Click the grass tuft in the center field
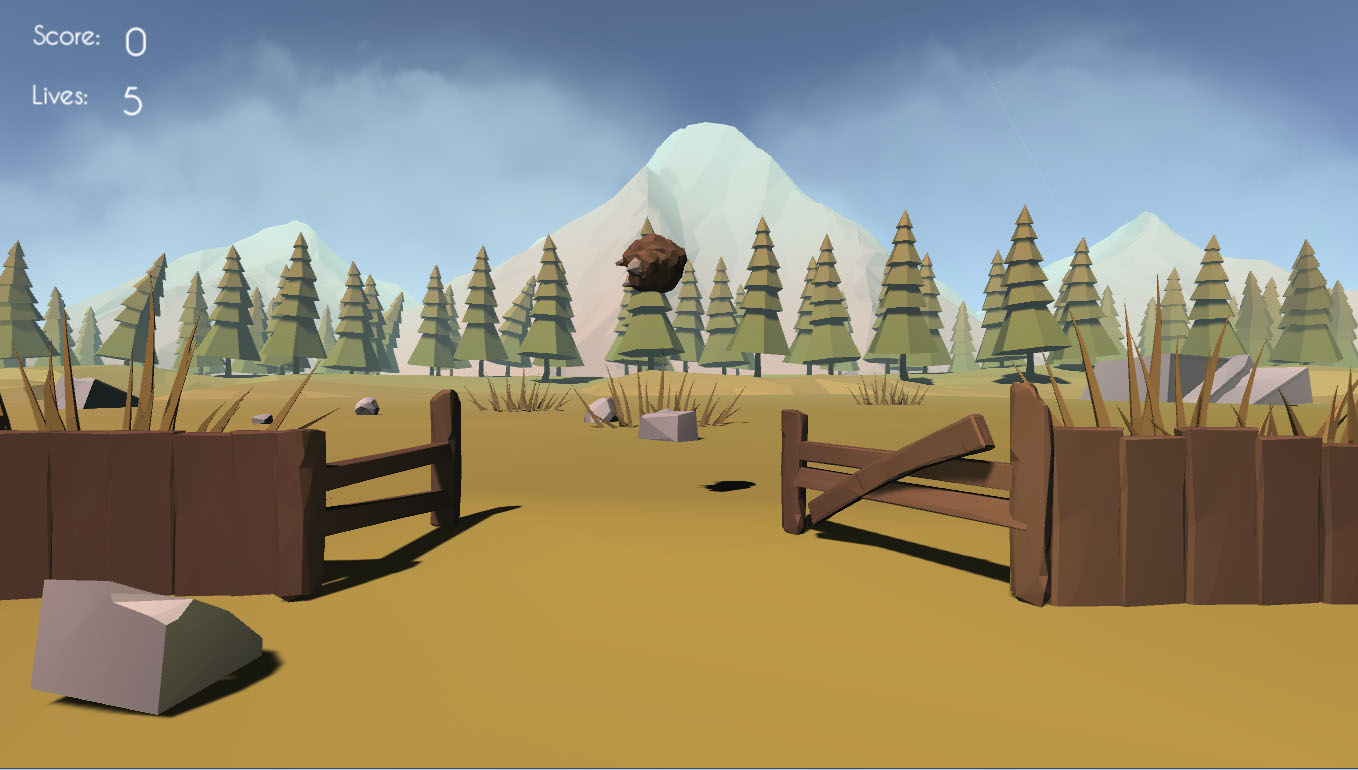1358x770 pixels. pos(660,390)
